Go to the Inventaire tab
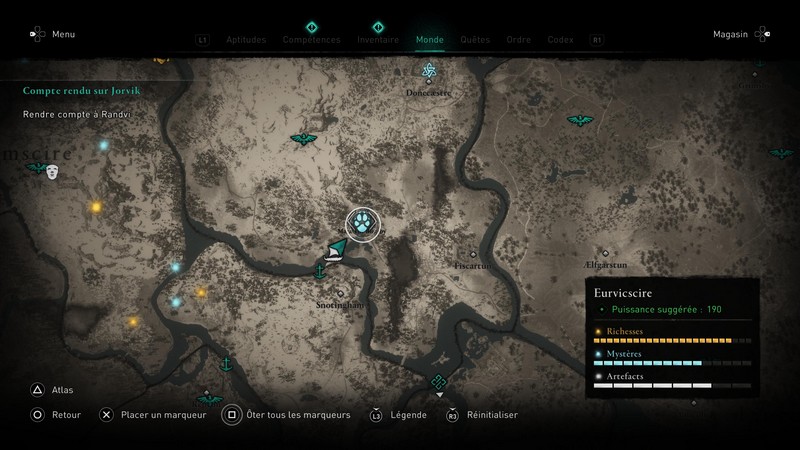This screenshot has width=800, height=450. (378, 40)
